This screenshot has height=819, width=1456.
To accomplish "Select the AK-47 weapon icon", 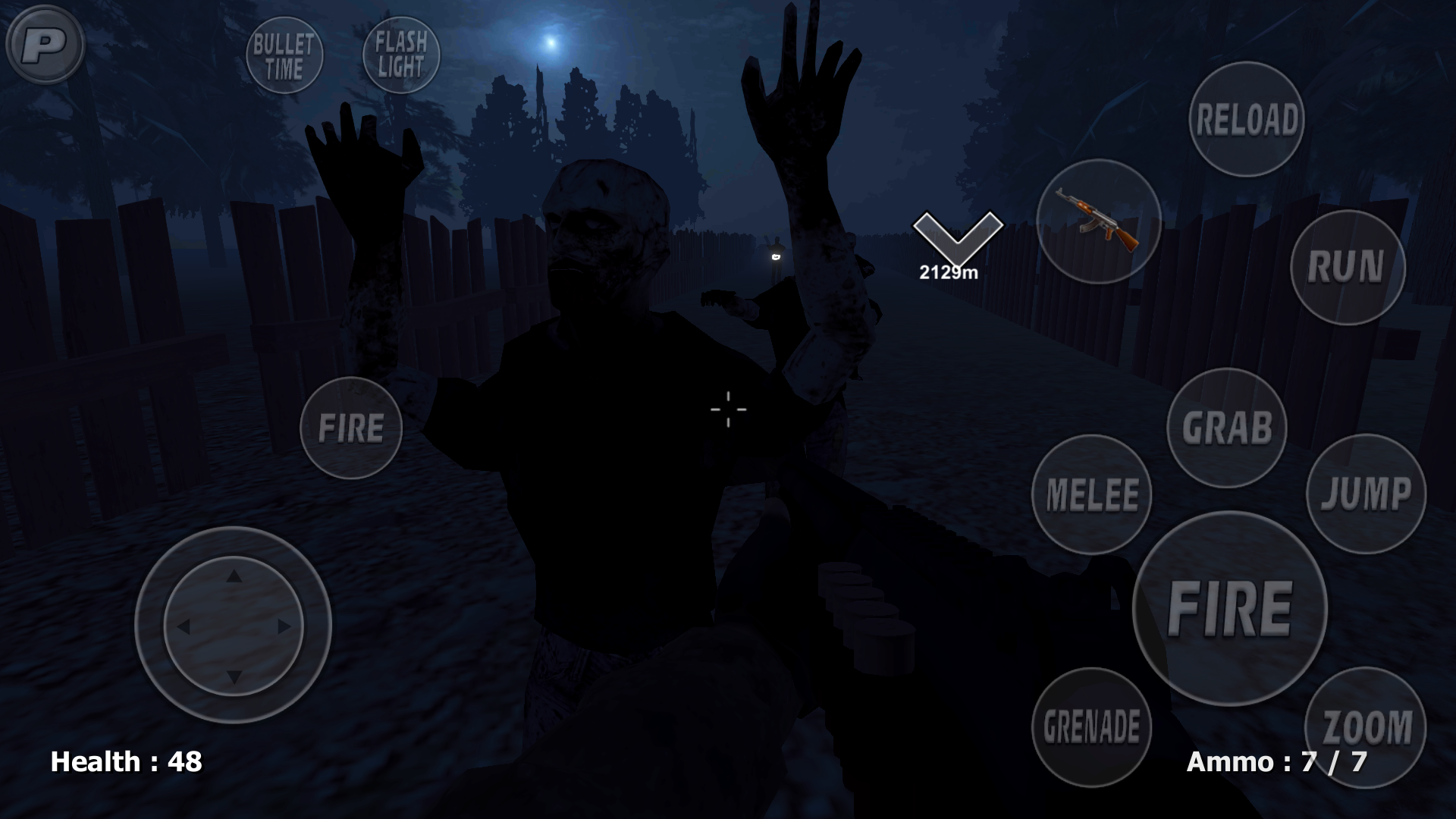I will (x=1099, y=218).
